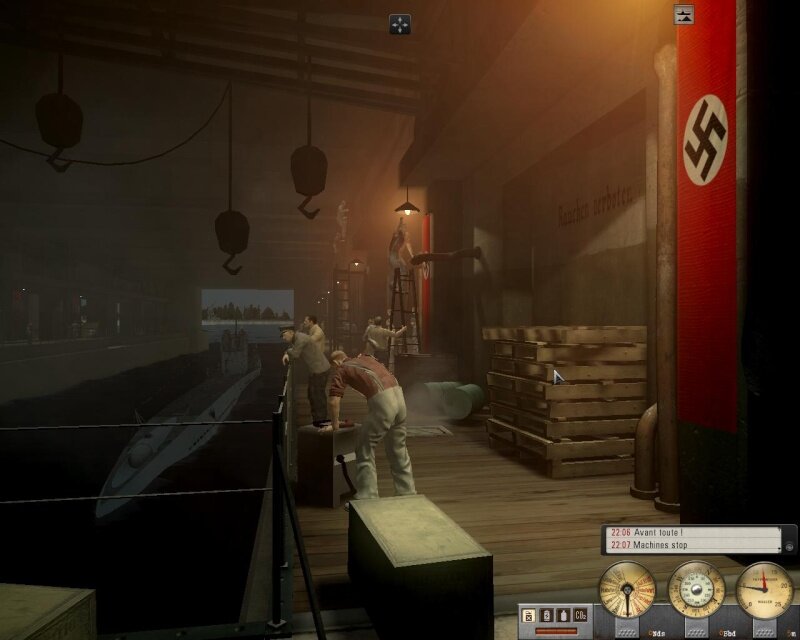Image resolution: width=800 pixels, height=640 pixels.
Task: Toggle the collapse arrows button at top right
Action: click(x=684, y=14)
